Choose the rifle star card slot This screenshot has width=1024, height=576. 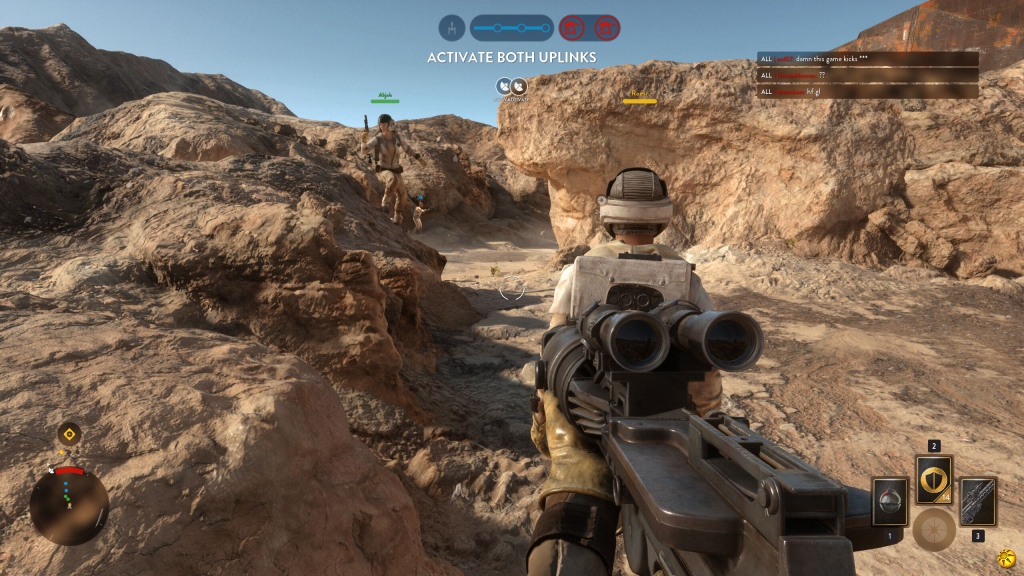[977, 501]
